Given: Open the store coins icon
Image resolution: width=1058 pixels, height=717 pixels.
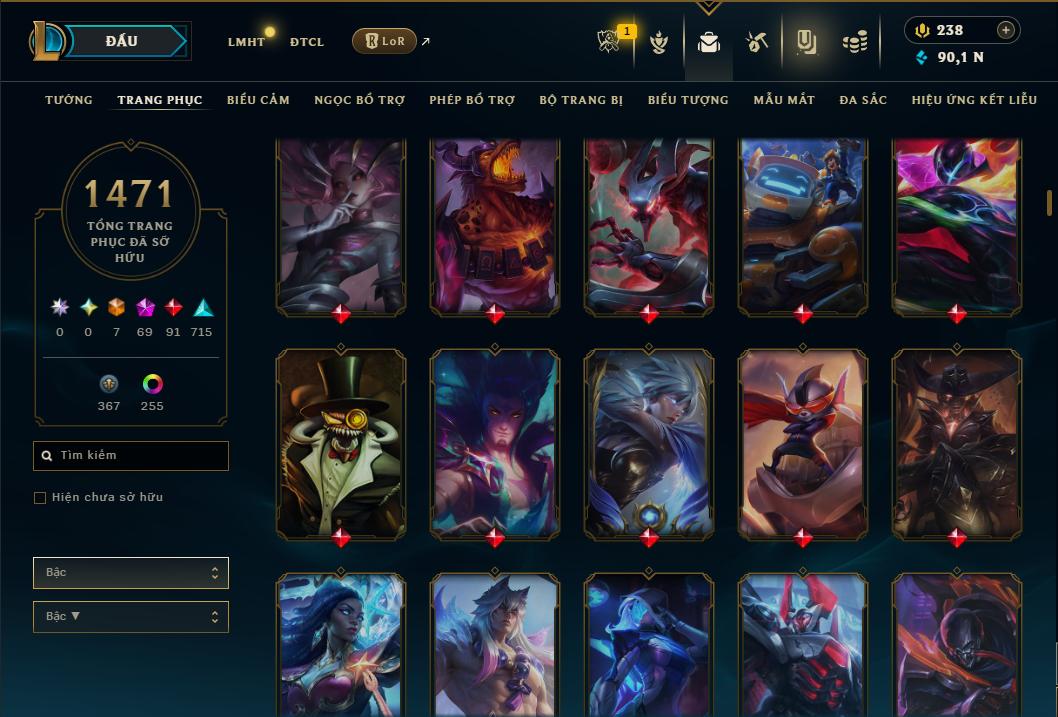Looking at the screenshot, I should coord(854,42).
